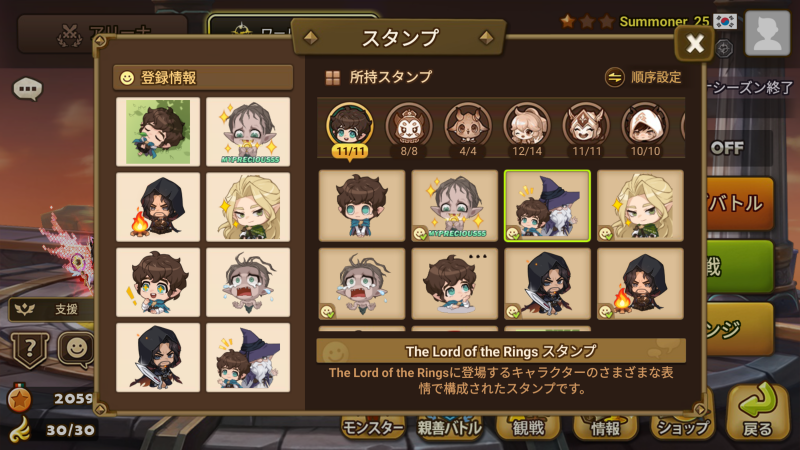The width and height of the screenshot is (800, 450).
Task: Select the owned crying Gollum stamp
Action: click(x=361, y=283)
